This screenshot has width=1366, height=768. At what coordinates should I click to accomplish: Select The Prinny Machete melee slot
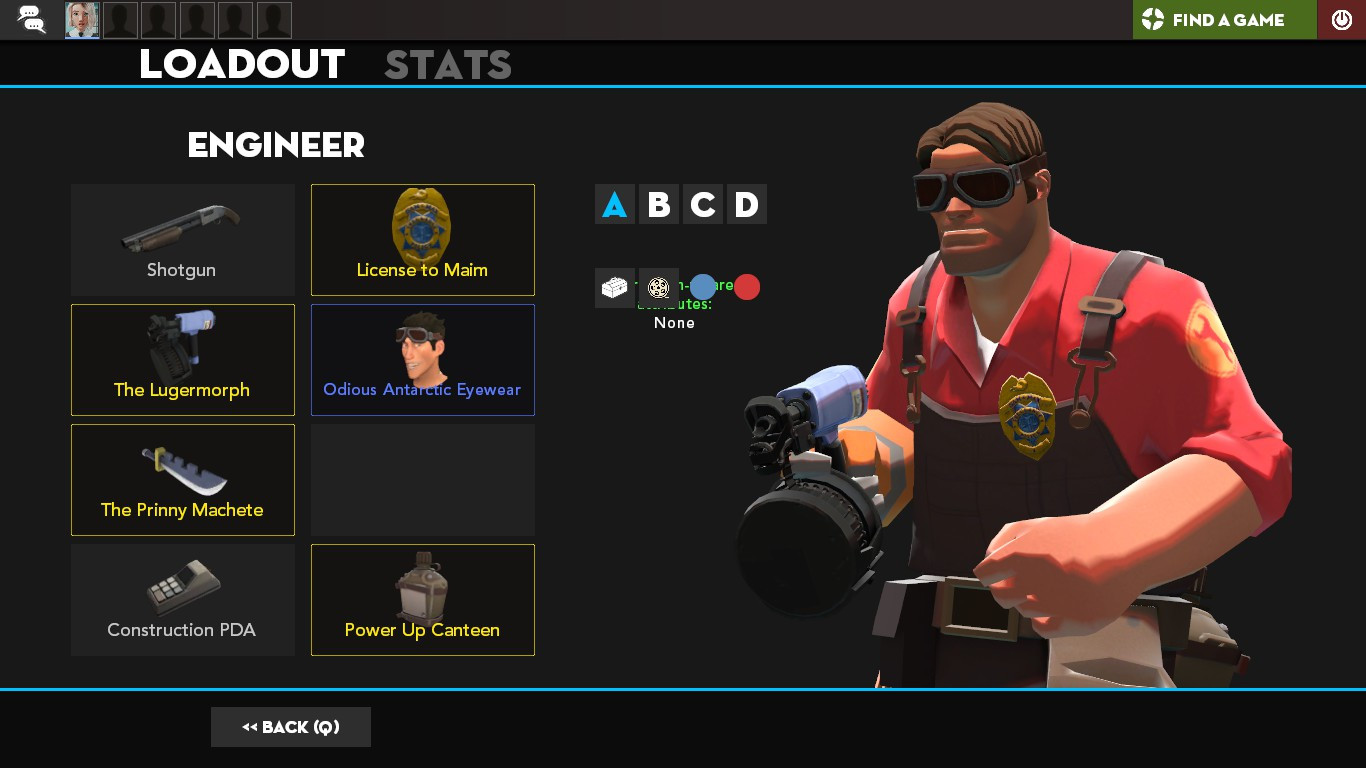click(182, 480)
